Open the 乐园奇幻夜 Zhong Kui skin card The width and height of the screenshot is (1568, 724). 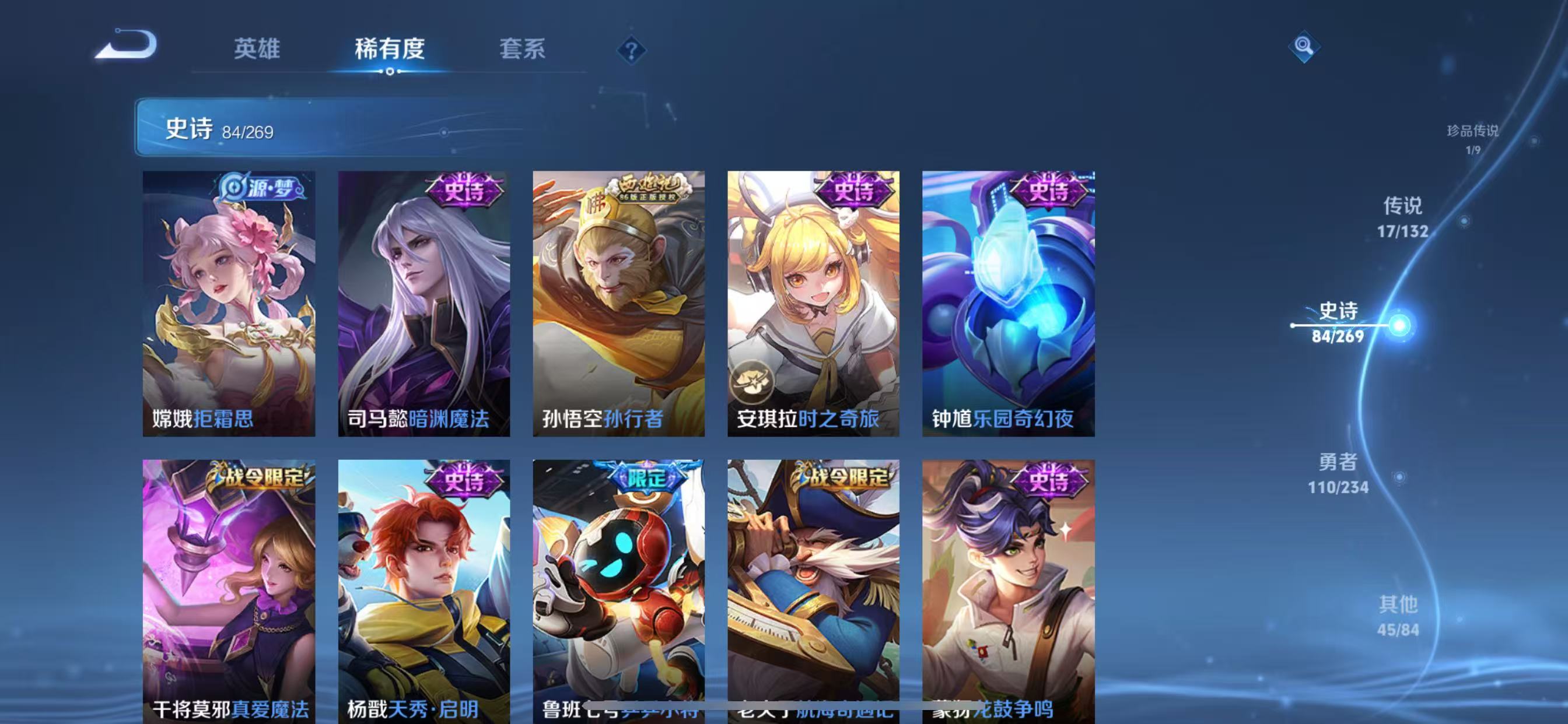1007,304
